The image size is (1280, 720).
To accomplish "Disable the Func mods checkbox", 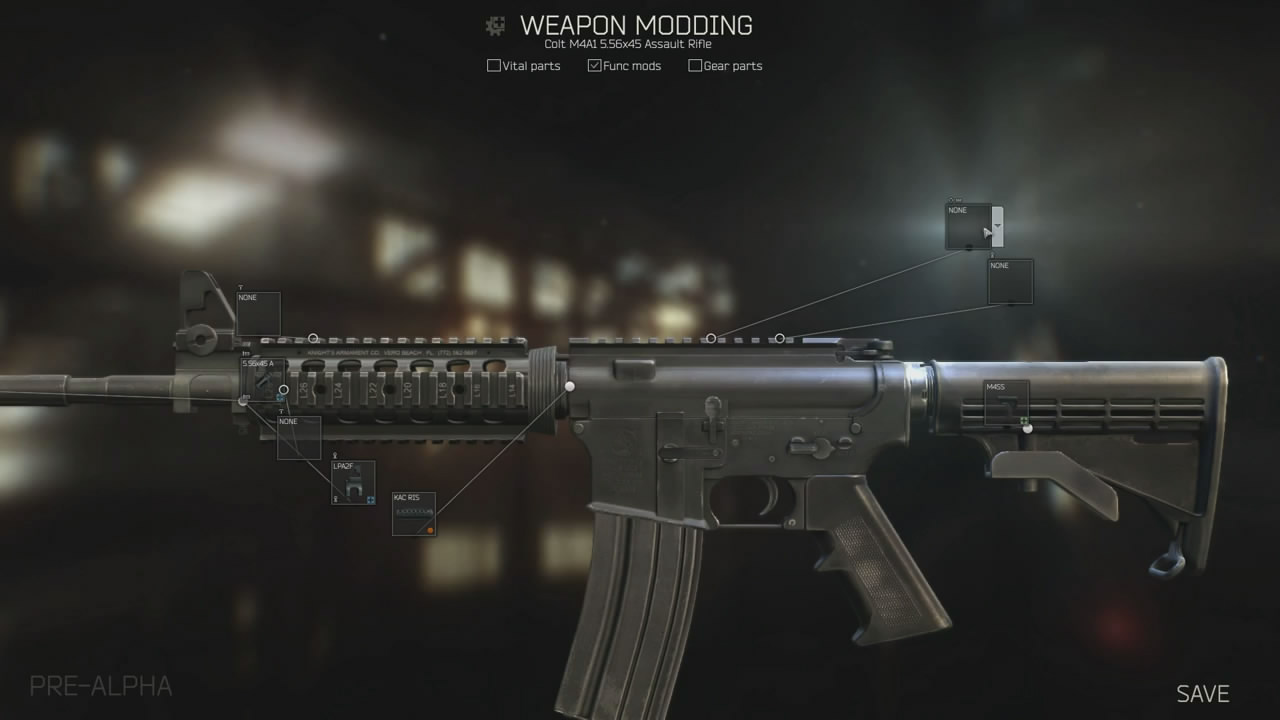I will (x=594, y=65).
